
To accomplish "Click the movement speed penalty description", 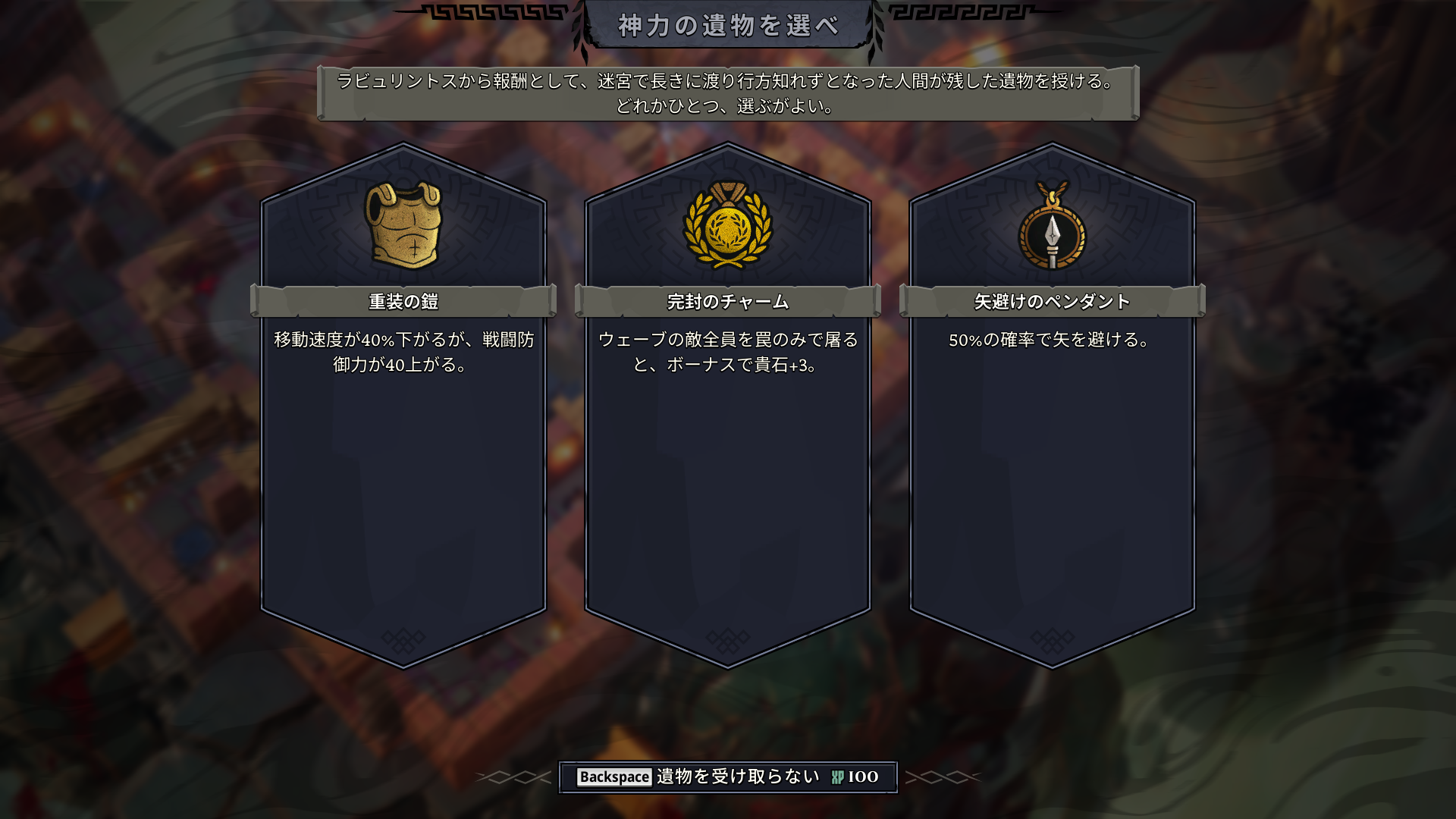I will point(404,353).
